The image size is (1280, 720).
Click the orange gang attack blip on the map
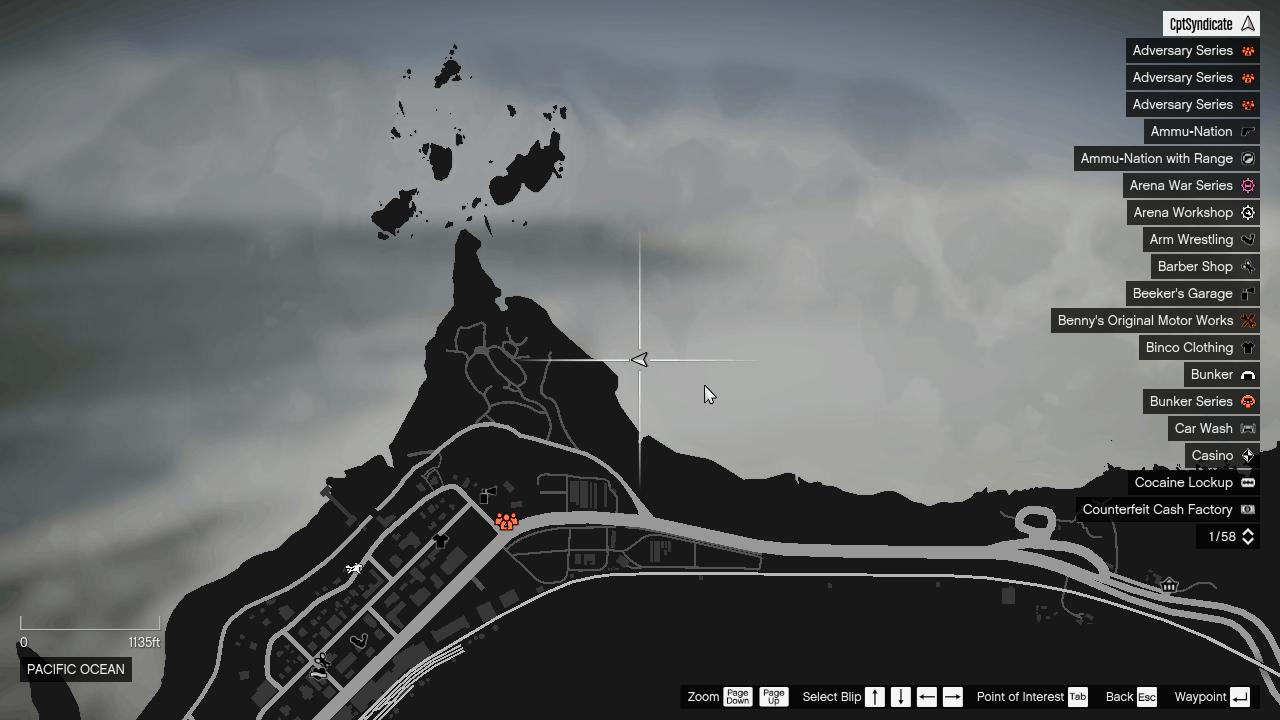[505, 520]
